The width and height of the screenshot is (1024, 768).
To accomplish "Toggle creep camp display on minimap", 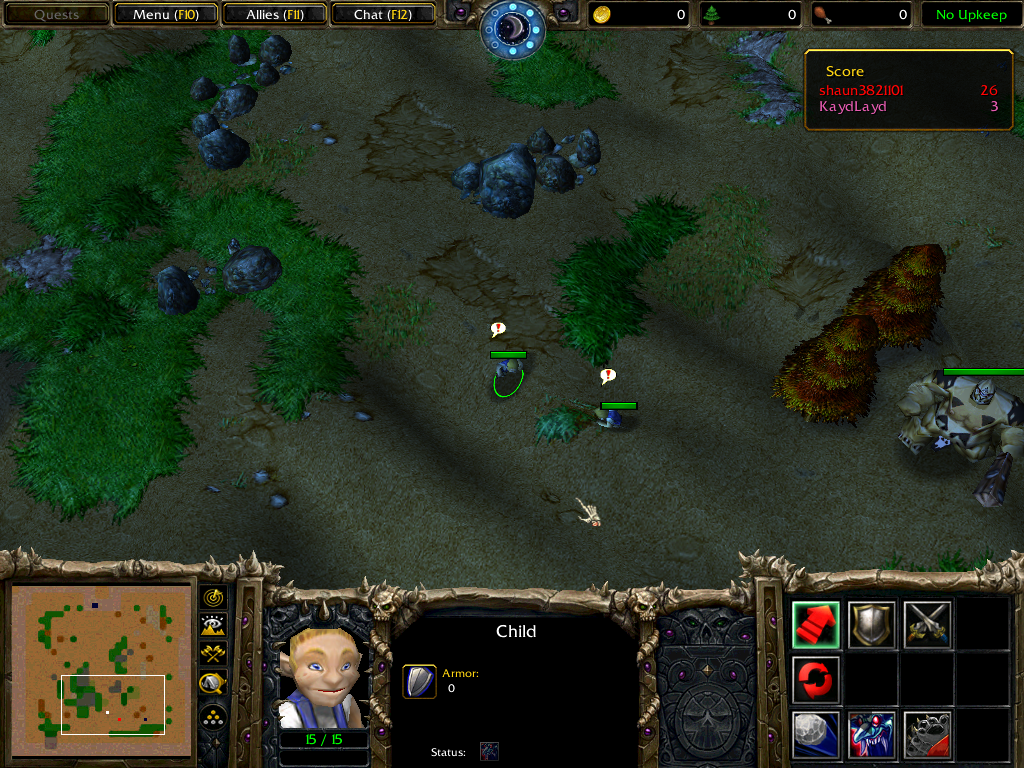I will tap(213, 684).
